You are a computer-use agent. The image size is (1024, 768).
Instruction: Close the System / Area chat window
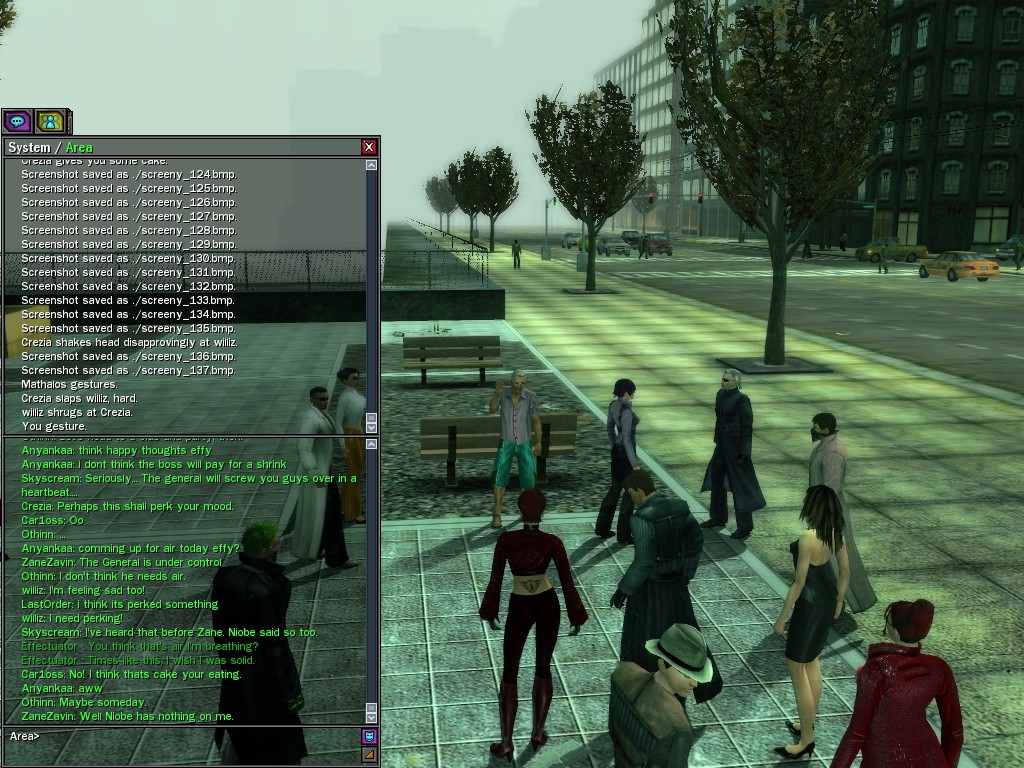tap(370, 147)
